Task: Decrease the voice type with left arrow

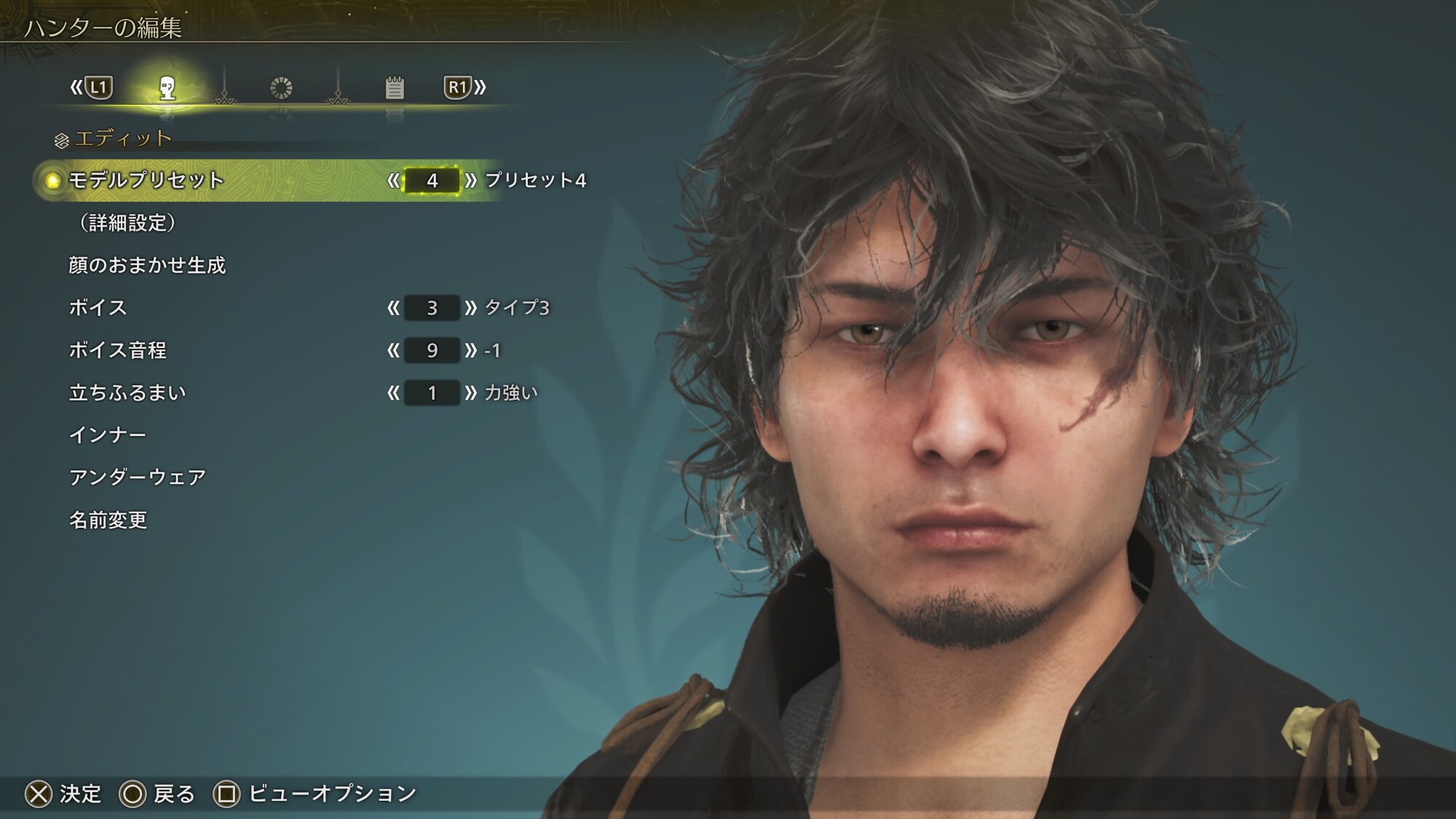Action: [x=393, y=308]
